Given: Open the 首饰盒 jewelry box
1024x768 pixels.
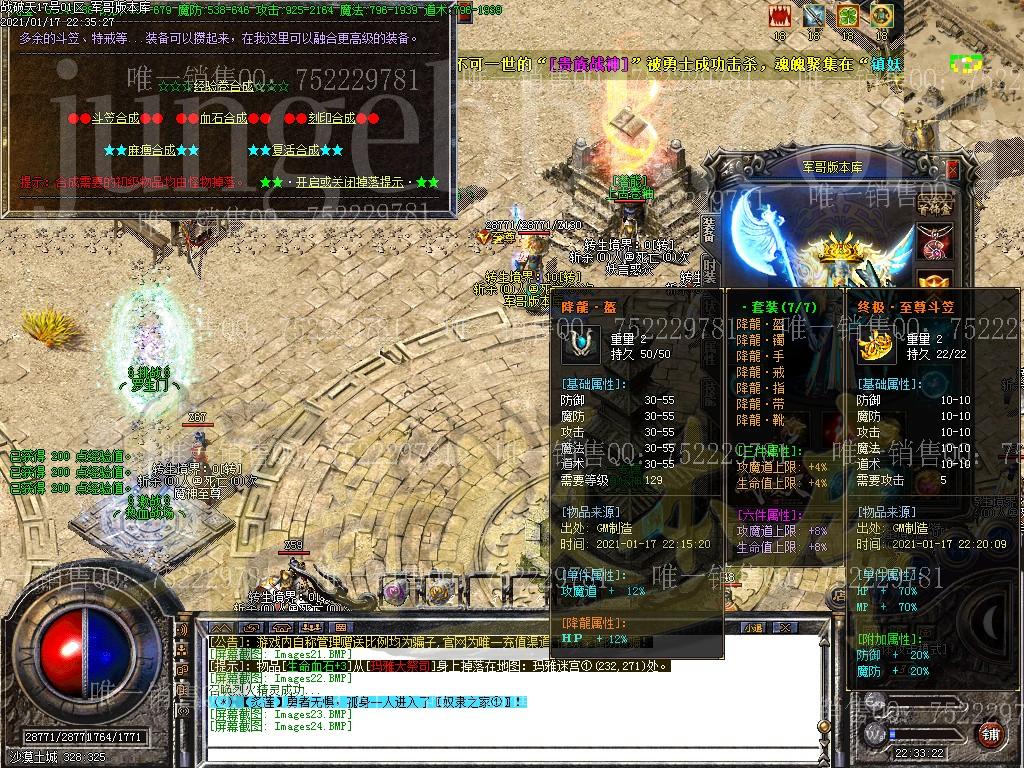Looking at the screenshot, I should pos(935,205).
